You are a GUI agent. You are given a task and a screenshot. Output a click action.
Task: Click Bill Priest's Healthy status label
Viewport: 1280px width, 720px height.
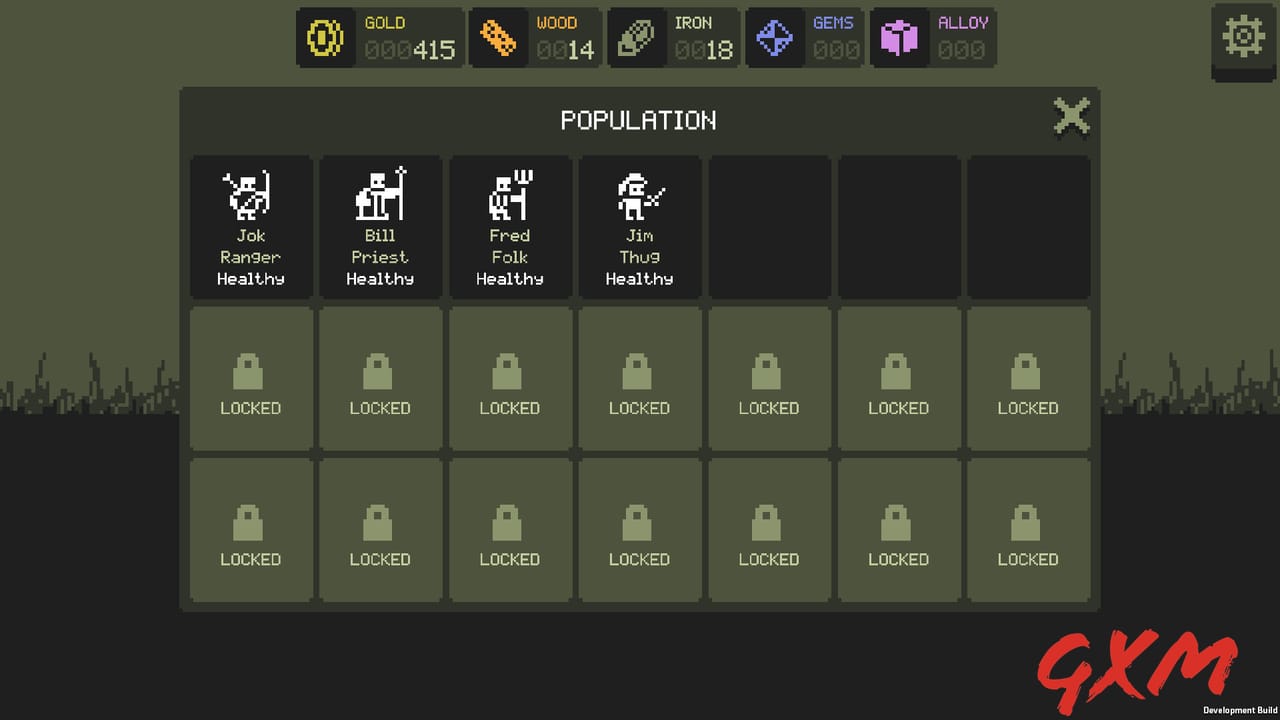coord(380,279)
